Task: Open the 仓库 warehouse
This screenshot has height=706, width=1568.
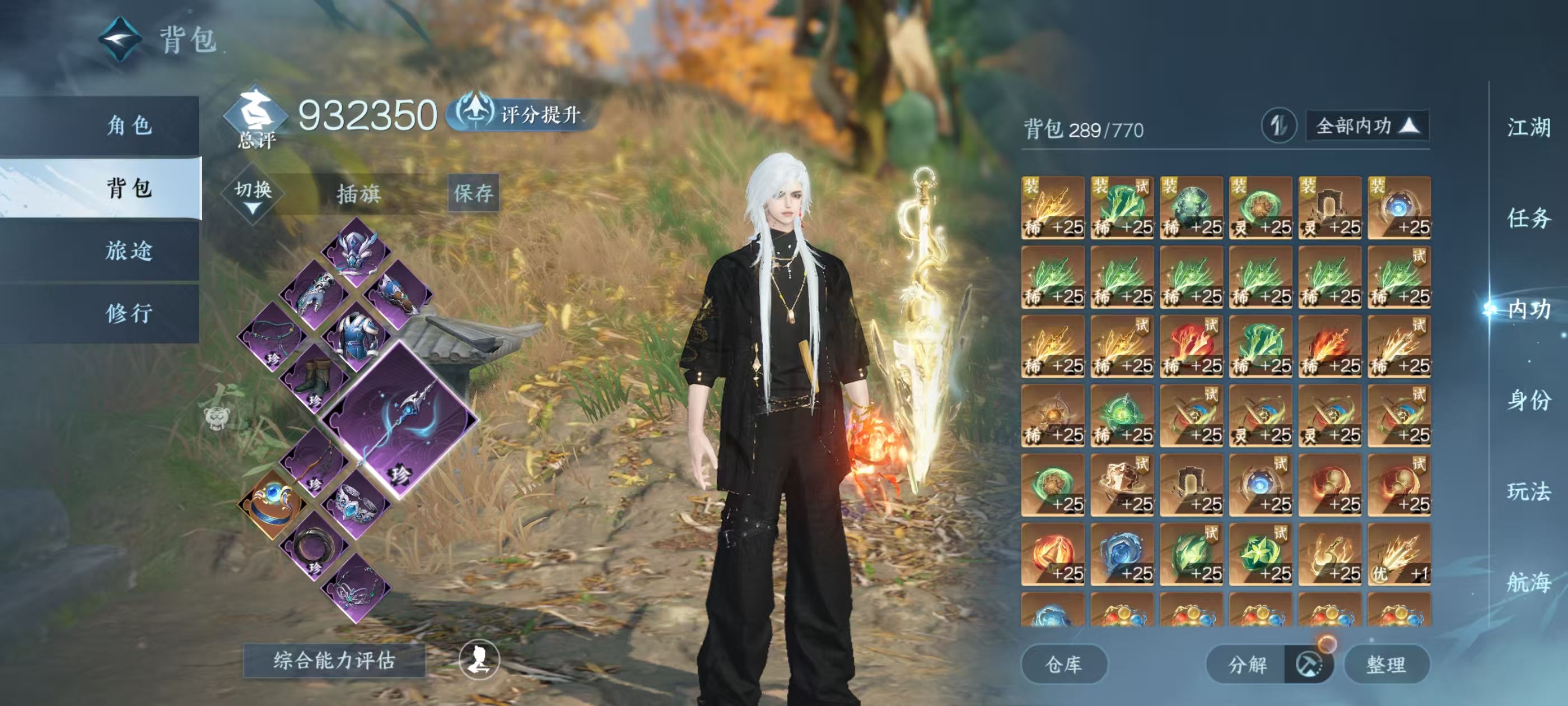Action: click(1063, 664)
